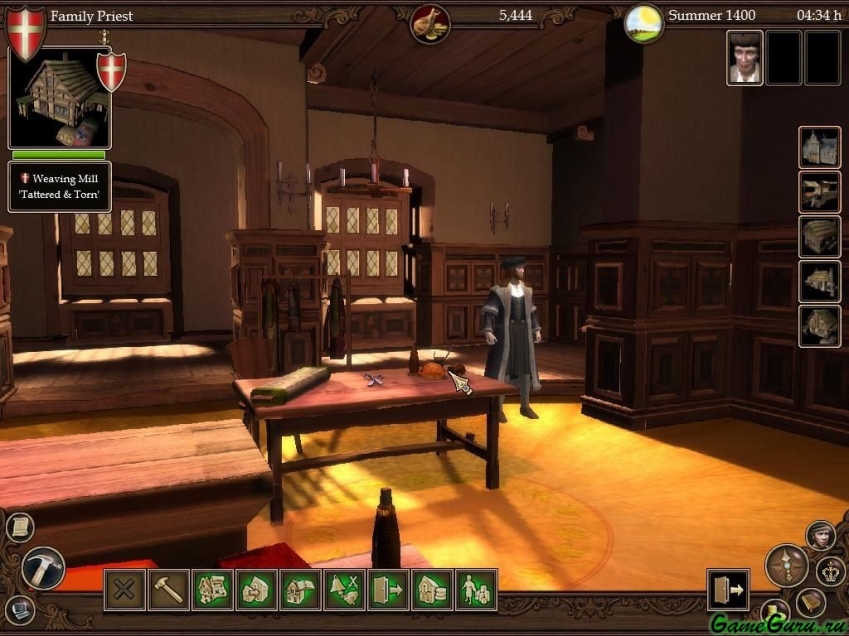Open the scroll icon above the hammer
This screenshot has width=849, height=636.
(19, 527)
